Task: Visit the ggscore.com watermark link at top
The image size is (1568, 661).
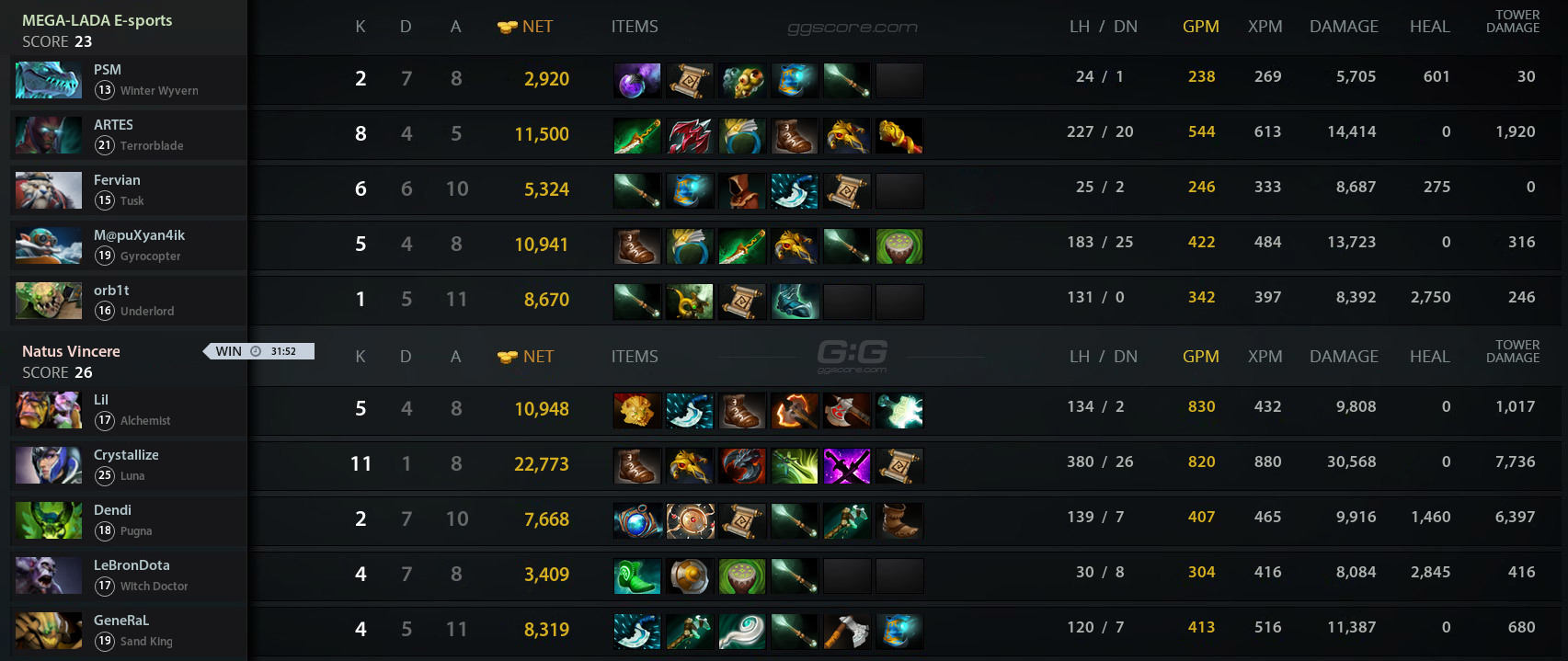Action: coord(852,28)
